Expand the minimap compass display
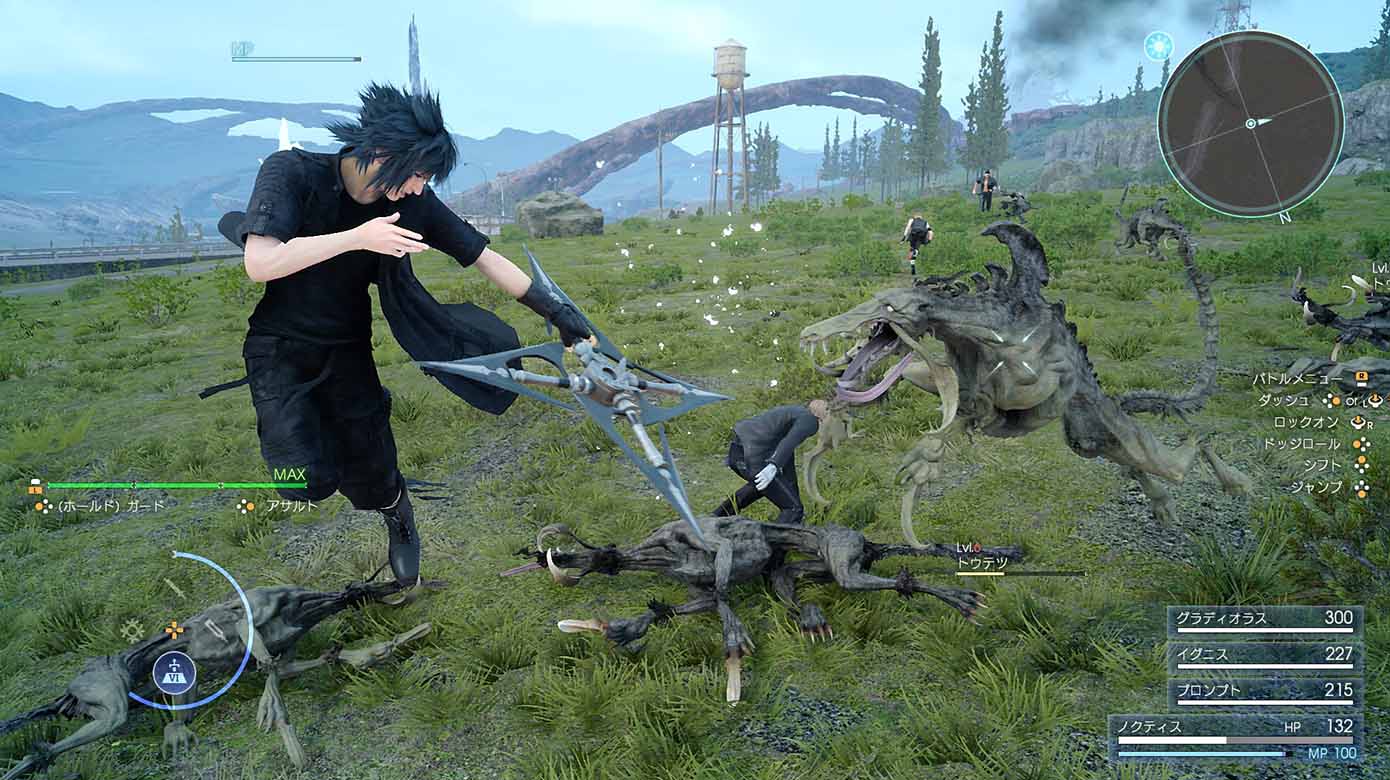 coord(1253,125)
